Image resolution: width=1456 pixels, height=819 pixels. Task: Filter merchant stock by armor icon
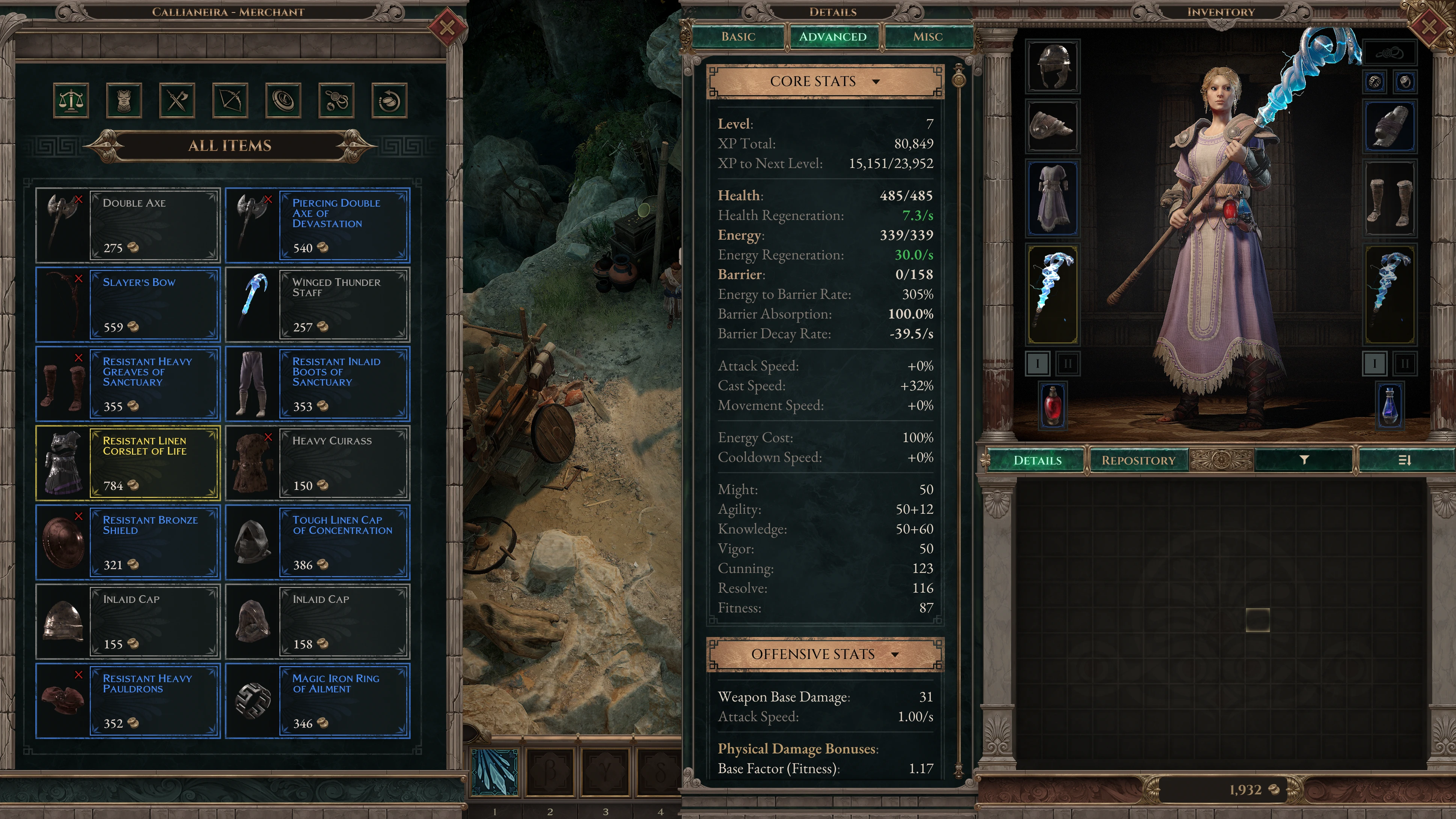pyautogui.click(x=124, y=101)
